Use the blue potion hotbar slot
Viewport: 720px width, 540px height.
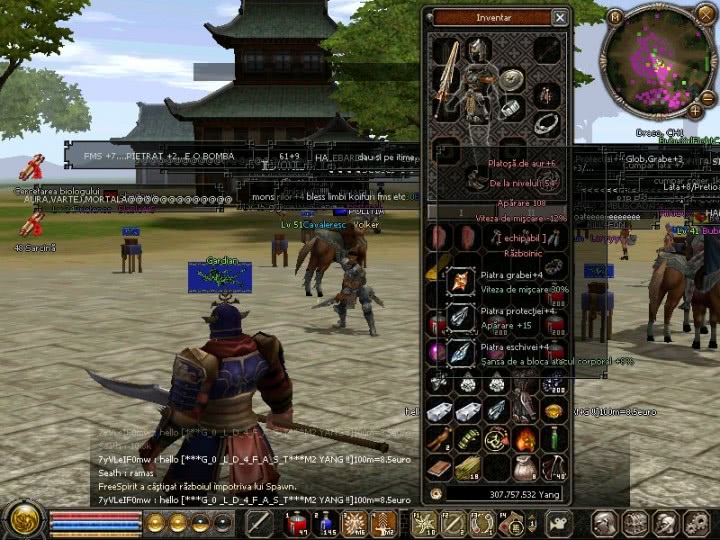[x=325, y=523]
